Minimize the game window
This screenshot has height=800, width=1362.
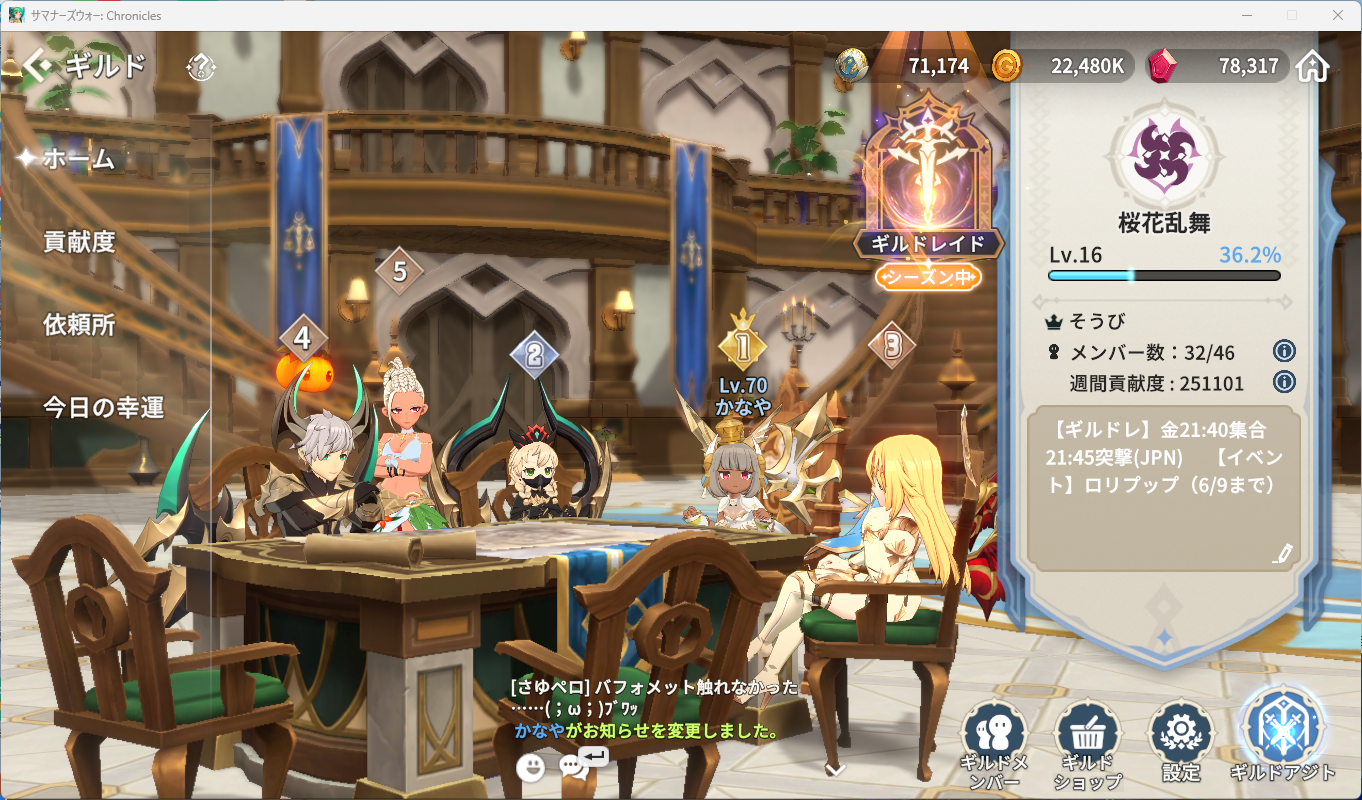point(1246,15)
